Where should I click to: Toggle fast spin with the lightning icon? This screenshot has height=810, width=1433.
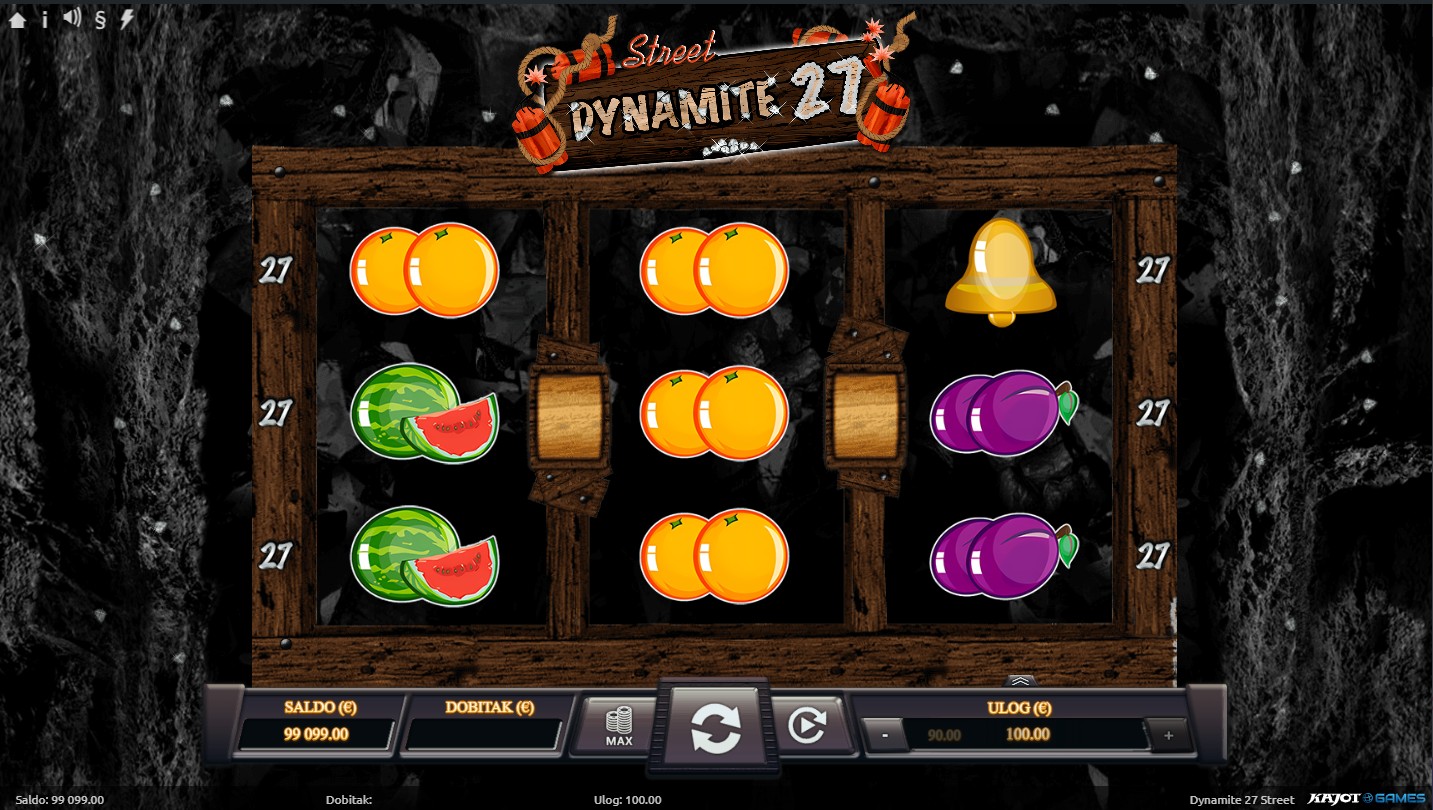click(x=127, y=19)
